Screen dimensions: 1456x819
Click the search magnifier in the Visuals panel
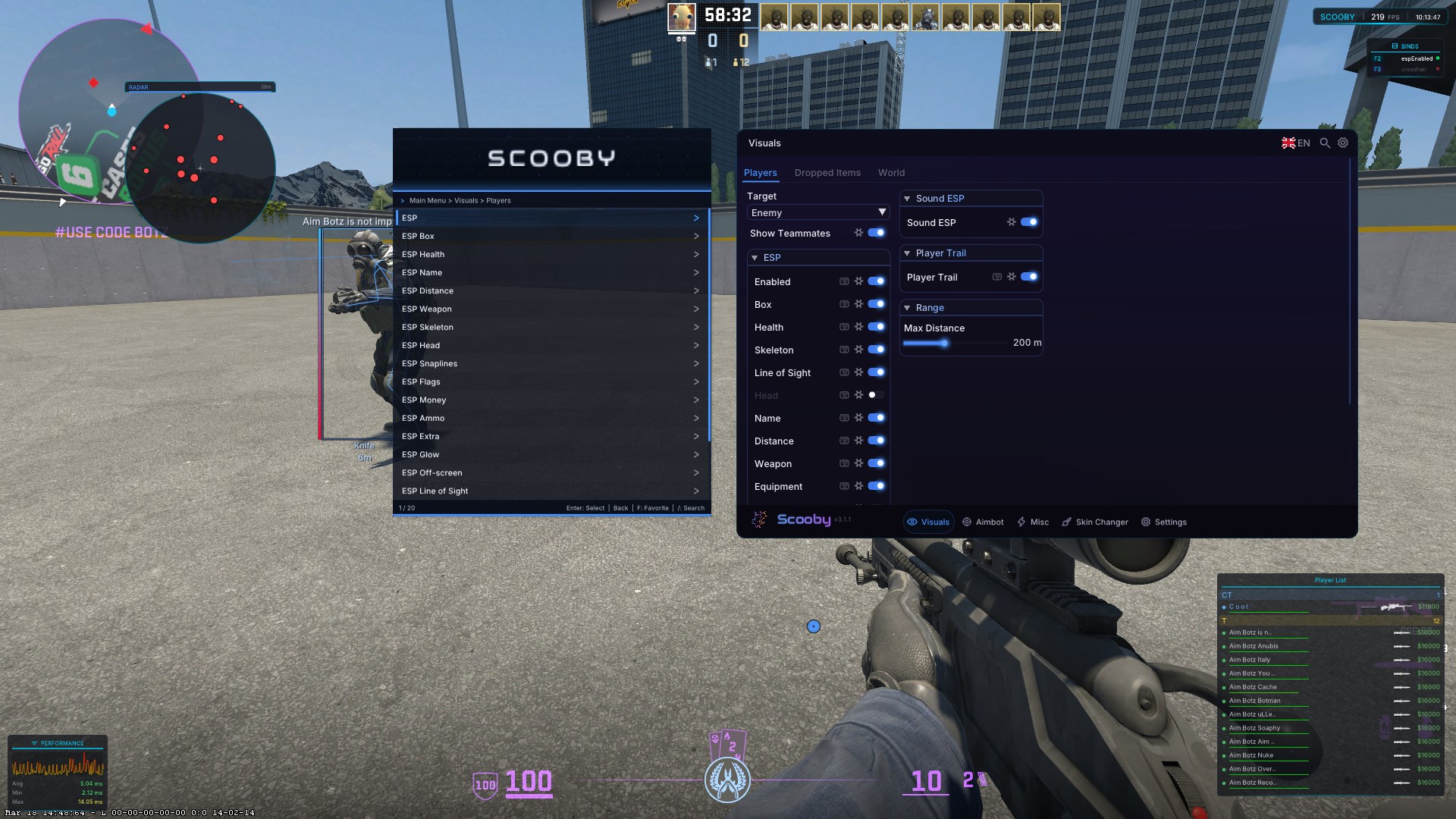pyautogui.click(x=1325, y=143)
